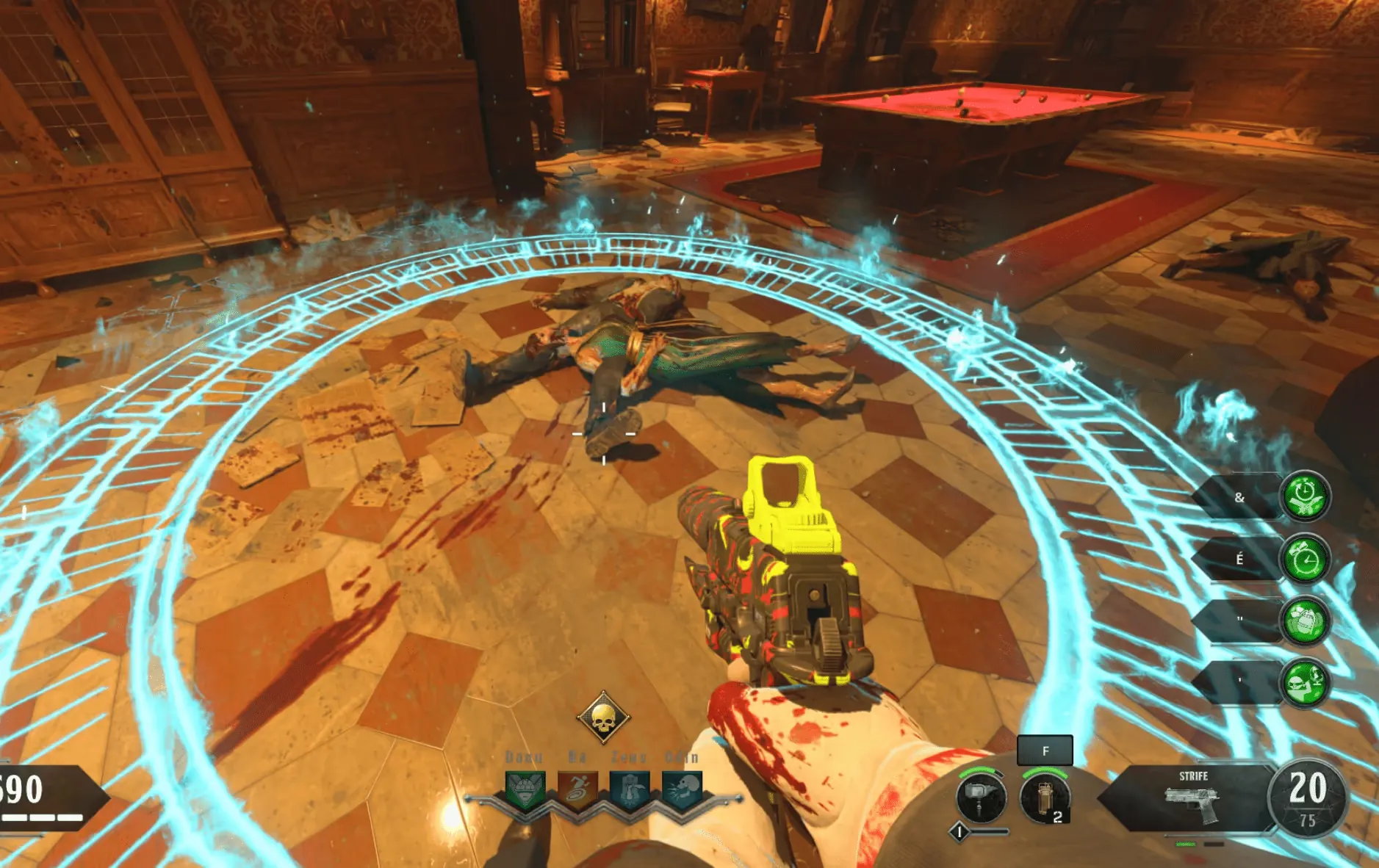The image size is (1379, 868).
Task: Select the Odin skull perk icon
Action: click(x=683, y=791)
